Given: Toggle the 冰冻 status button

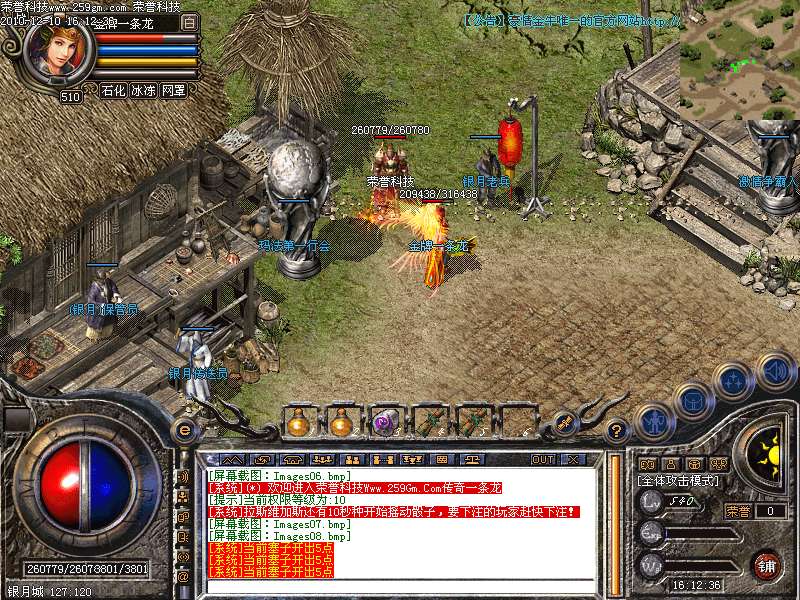Looking at the screenshot, I should coord(144,90).
